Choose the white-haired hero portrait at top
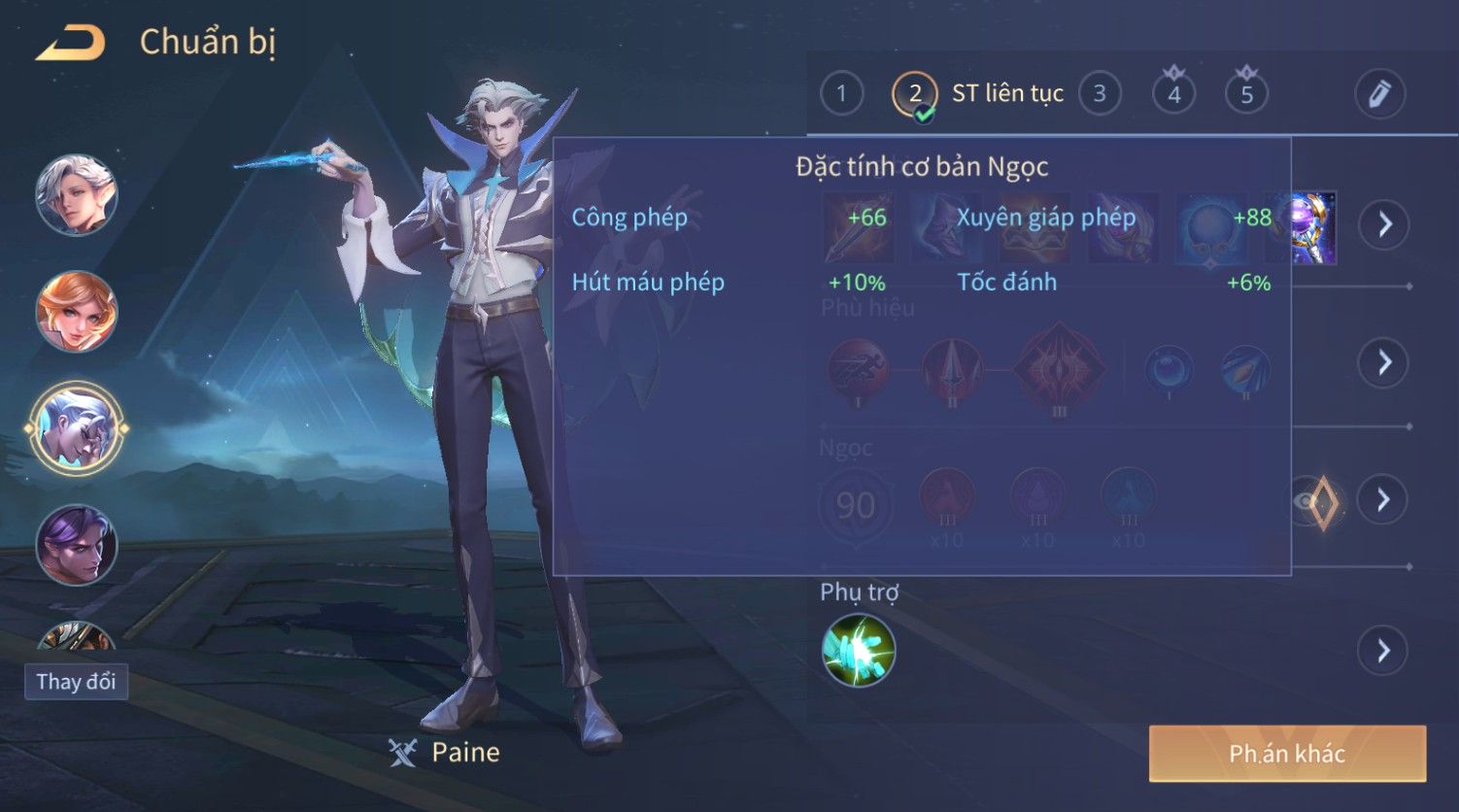This screenshot has height=812, width=1459. [76, 195]
